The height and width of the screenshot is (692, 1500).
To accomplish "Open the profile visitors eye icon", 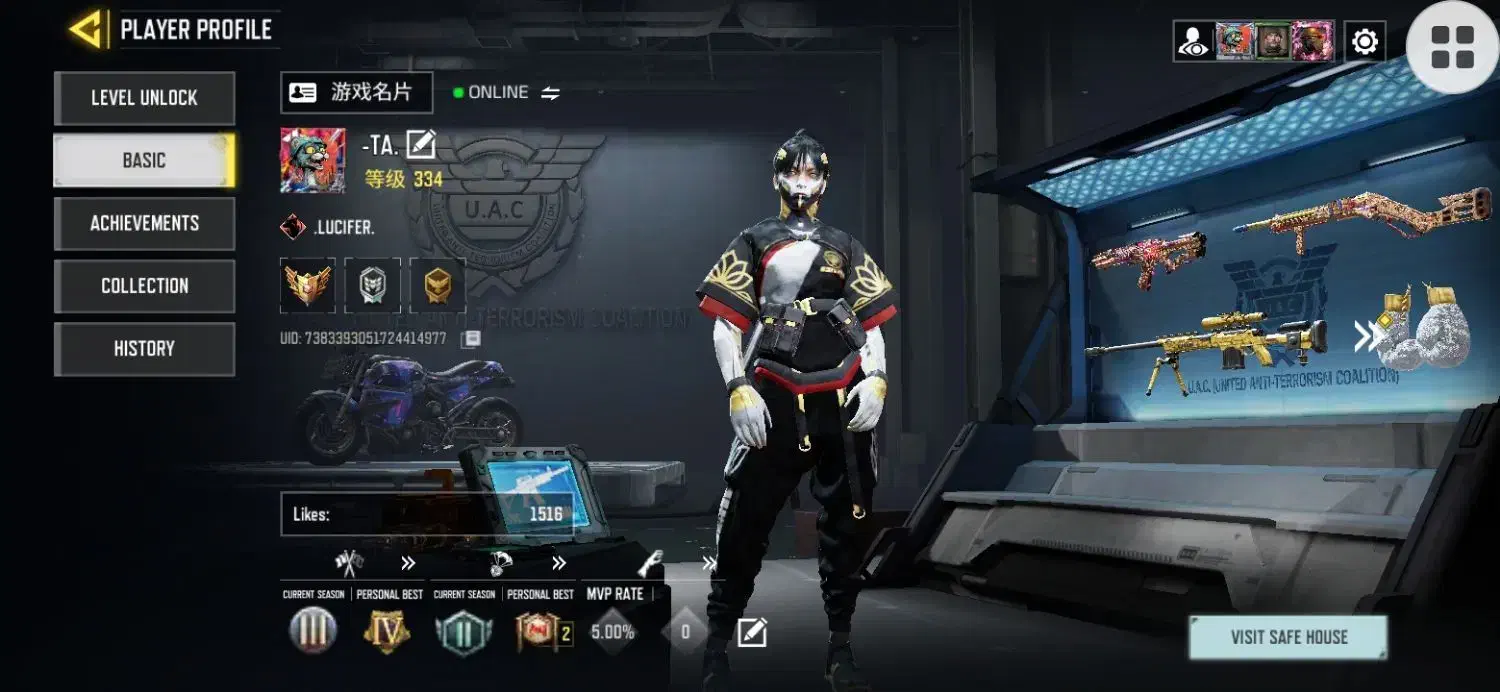I will click(x=1193, y=42).
